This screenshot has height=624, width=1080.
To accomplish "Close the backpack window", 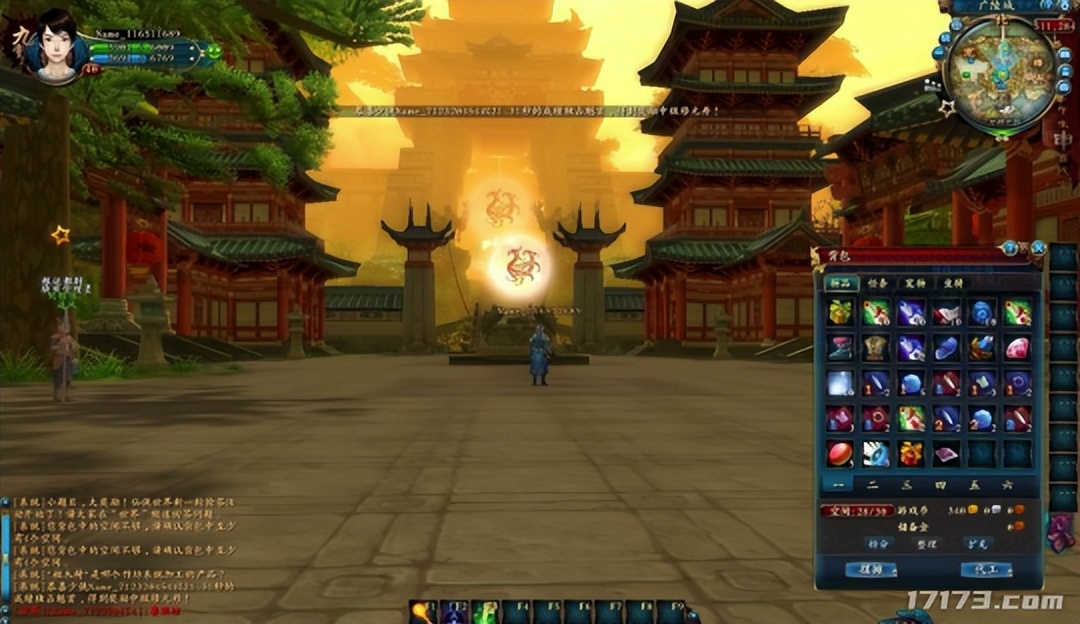I will 1038,248.
